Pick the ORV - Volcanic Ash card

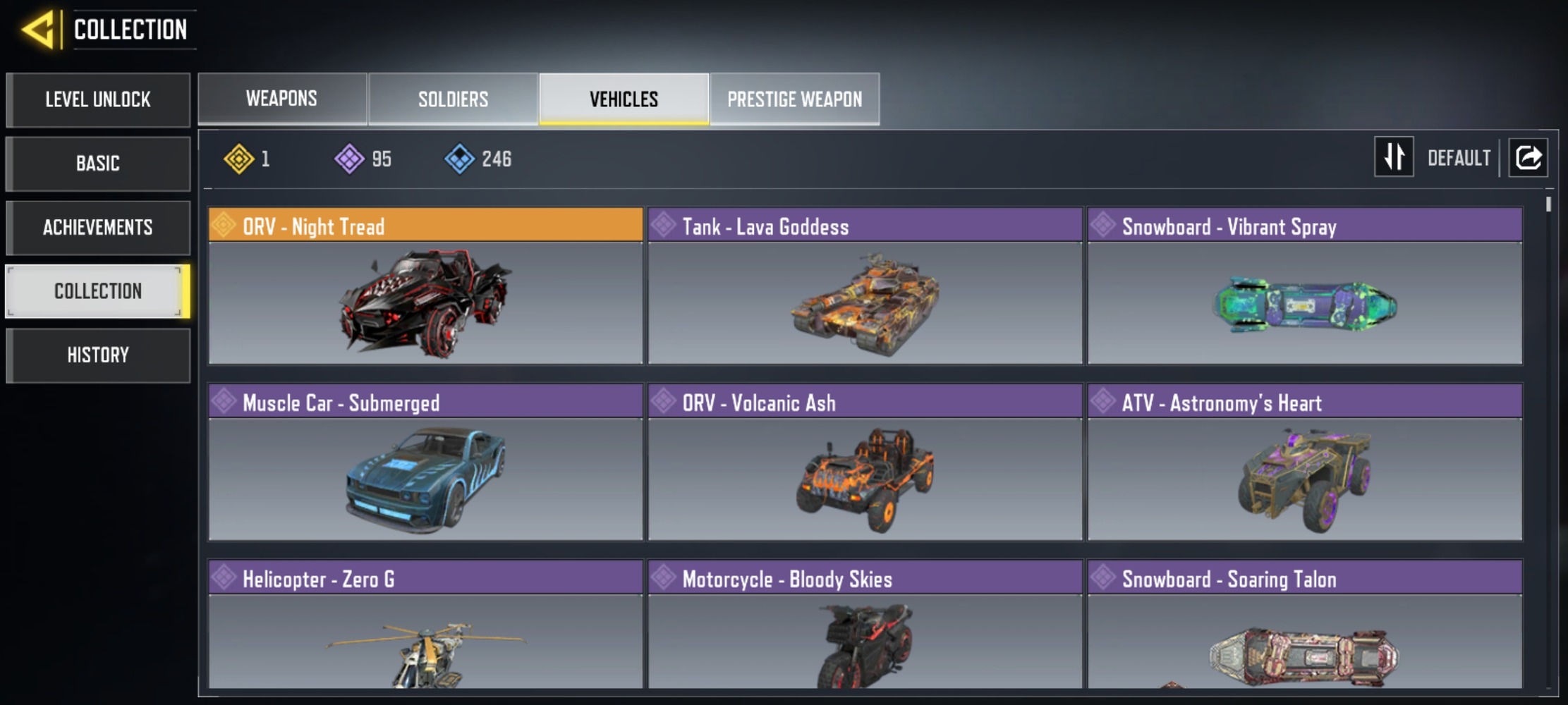(x=865, y=462)
